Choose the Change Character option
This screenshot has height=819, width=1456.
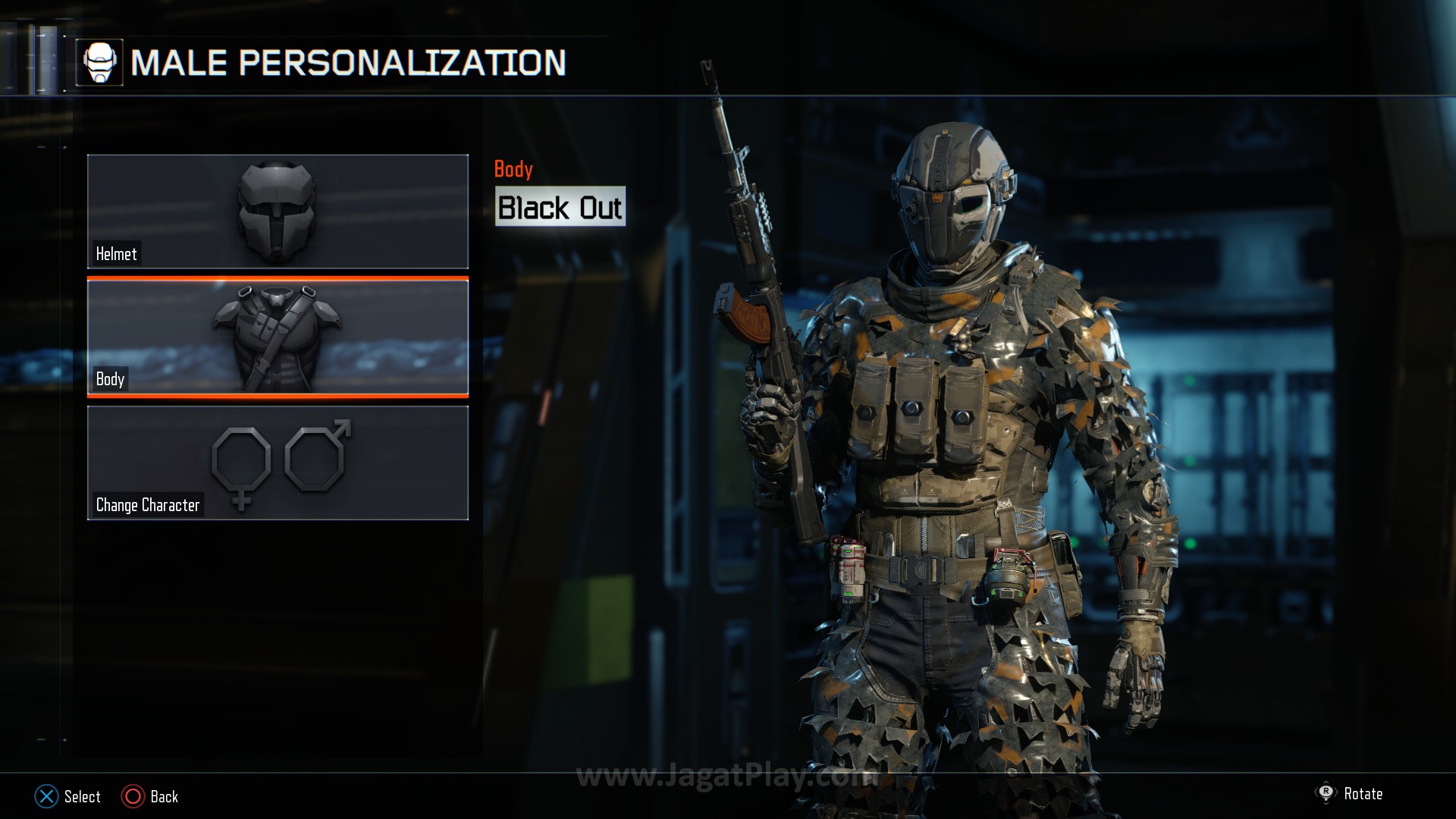point(278,463)
